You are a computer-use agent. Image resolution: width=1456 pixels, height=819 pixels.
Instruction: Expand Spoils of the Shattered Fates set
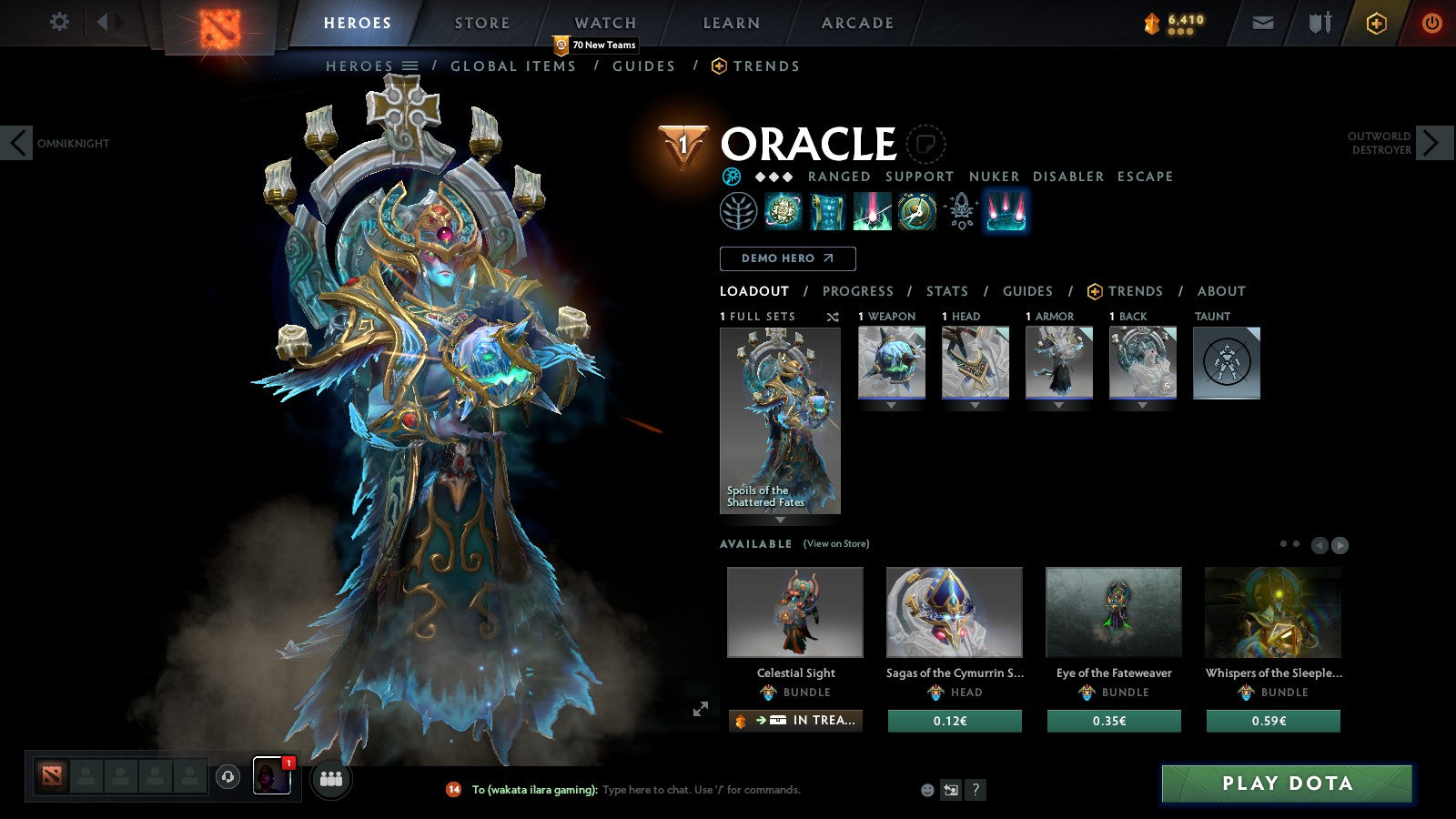coord(780,521)
